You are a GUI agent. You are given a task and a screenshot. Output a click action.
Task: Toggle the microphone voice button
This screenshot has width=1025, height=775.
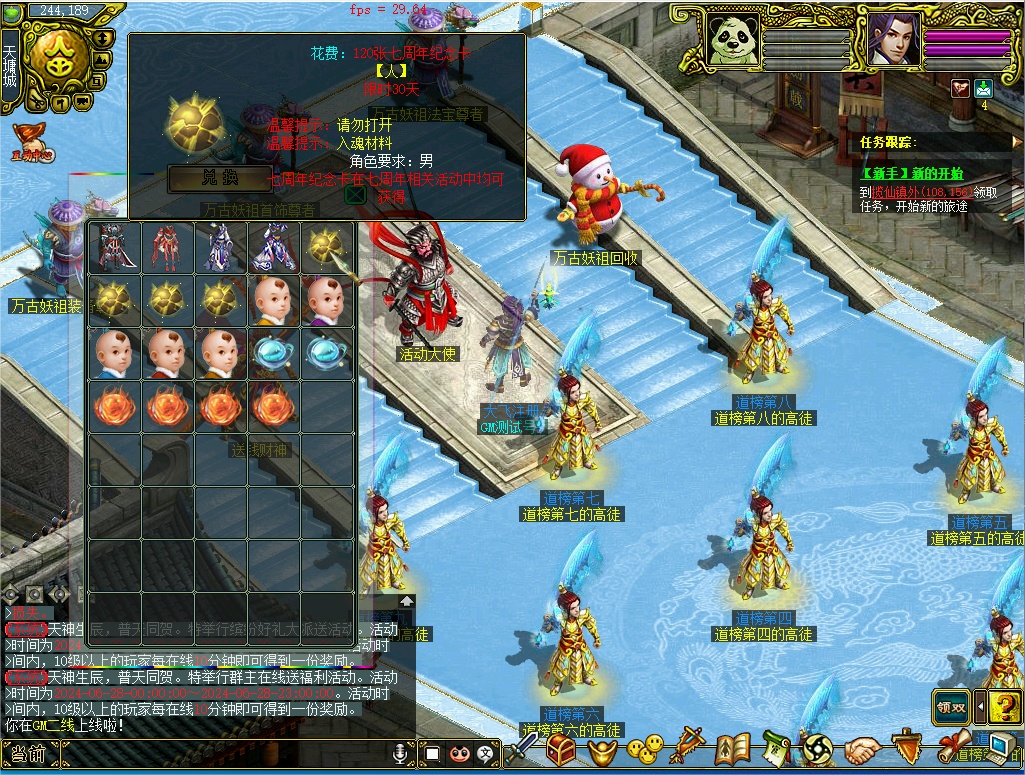click(401, 752)
